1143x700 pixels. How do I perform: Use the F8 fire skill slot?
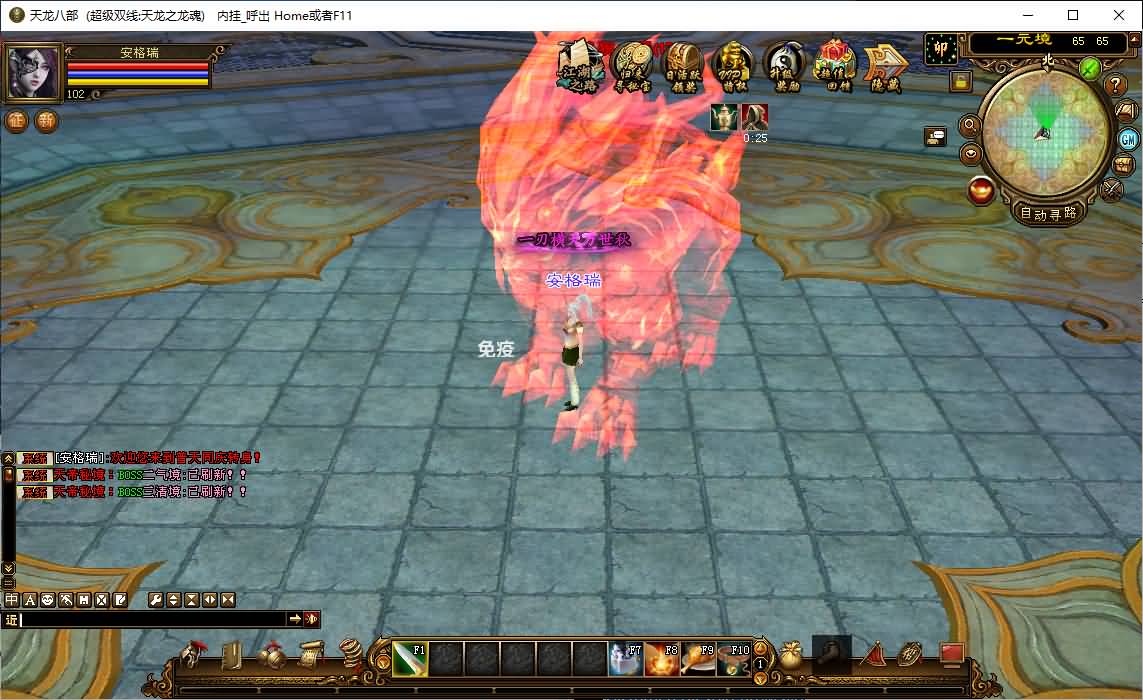pyautogui.click(x=661, y=660)
